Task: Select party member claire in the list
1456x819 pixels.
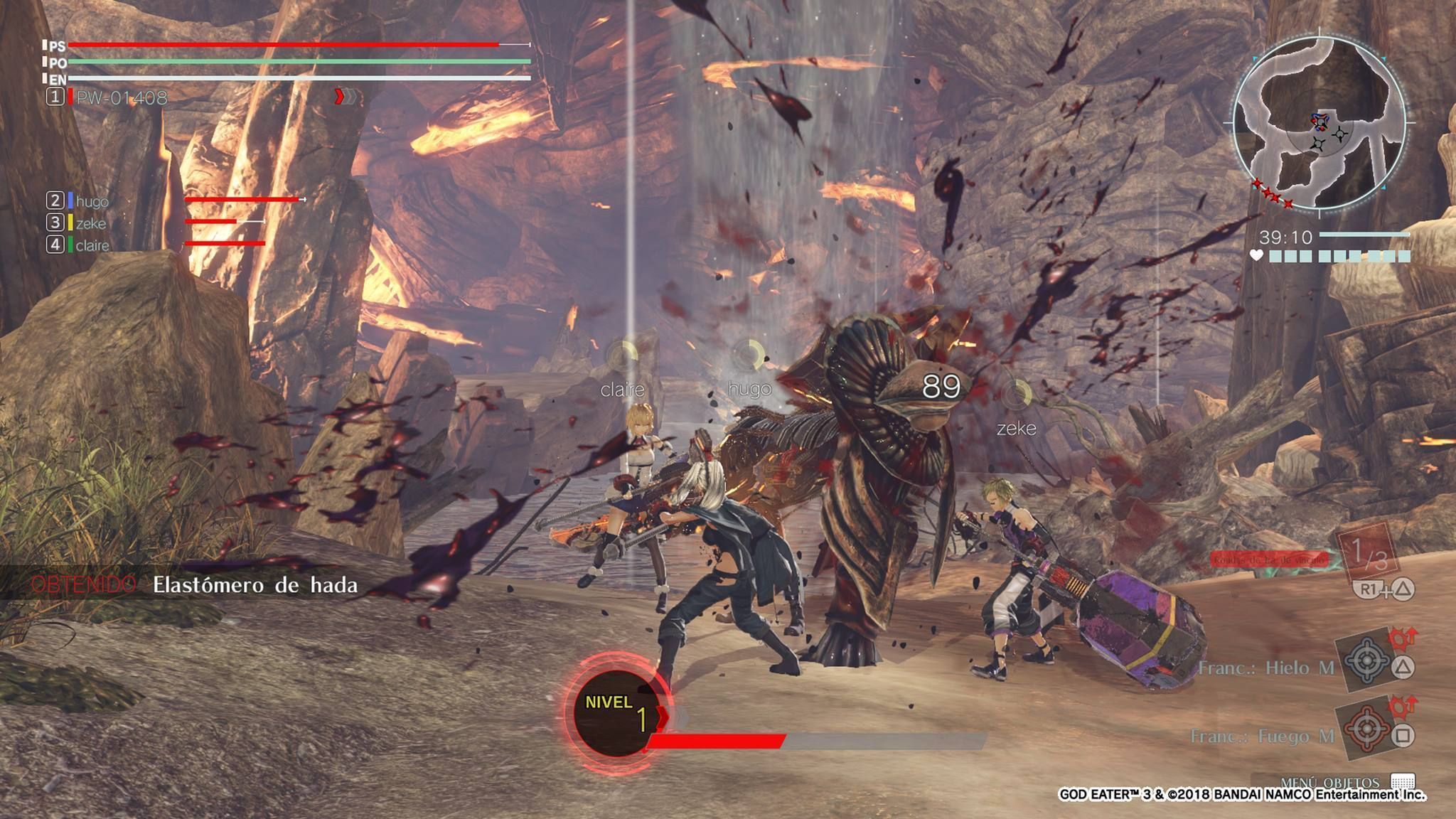Action: [92, 245]
